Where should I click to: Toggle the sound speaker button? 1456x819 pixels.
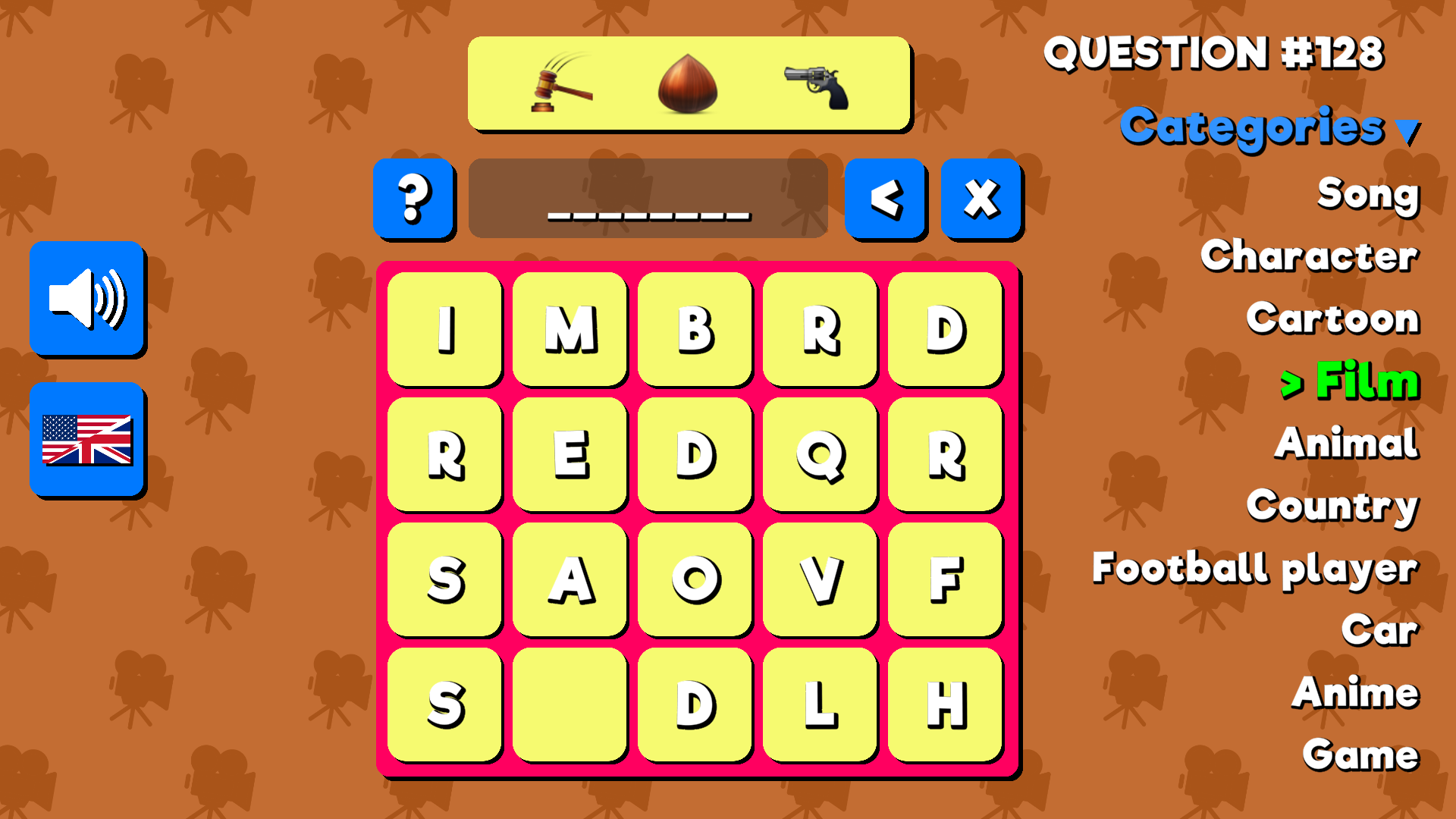[87, 299]
